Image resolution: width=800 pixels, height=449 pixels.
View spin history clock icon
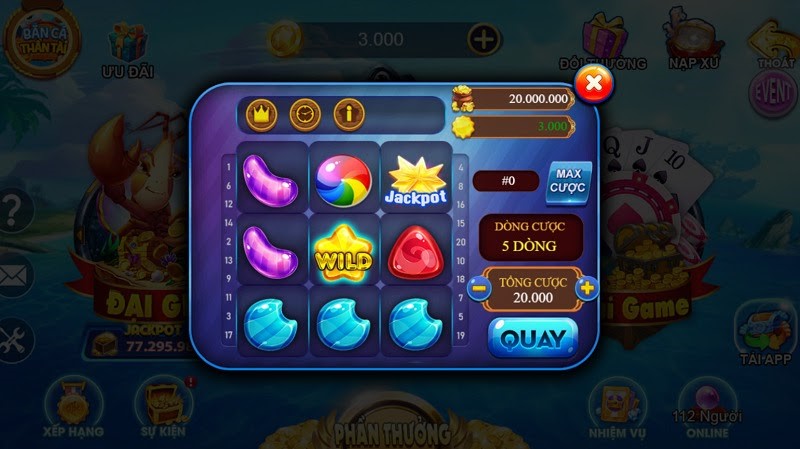[x=303, y=114]
